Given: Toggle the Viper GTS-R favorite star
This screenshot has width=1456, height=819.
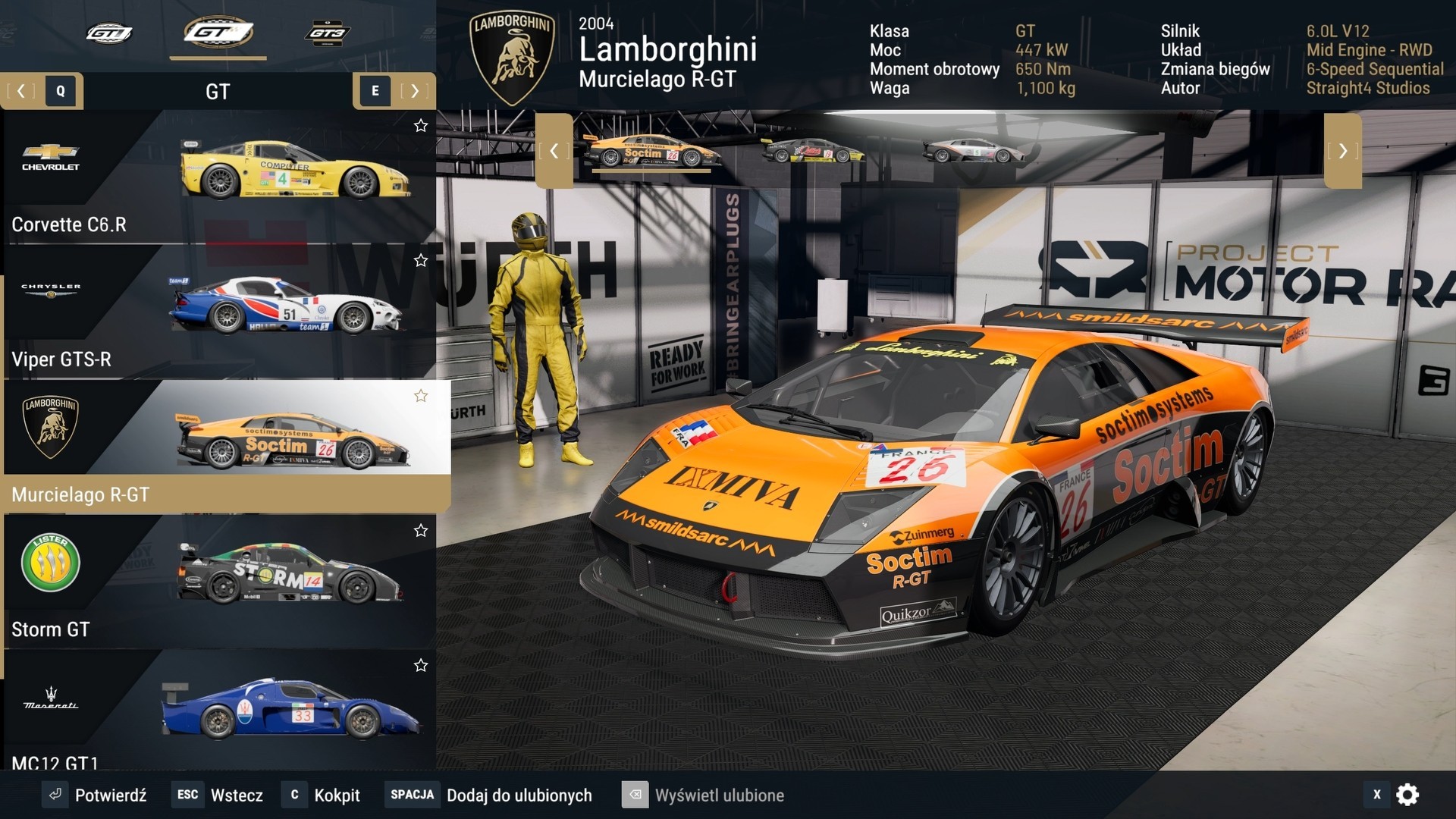Looking at the screenshot, I should (421, 261).
